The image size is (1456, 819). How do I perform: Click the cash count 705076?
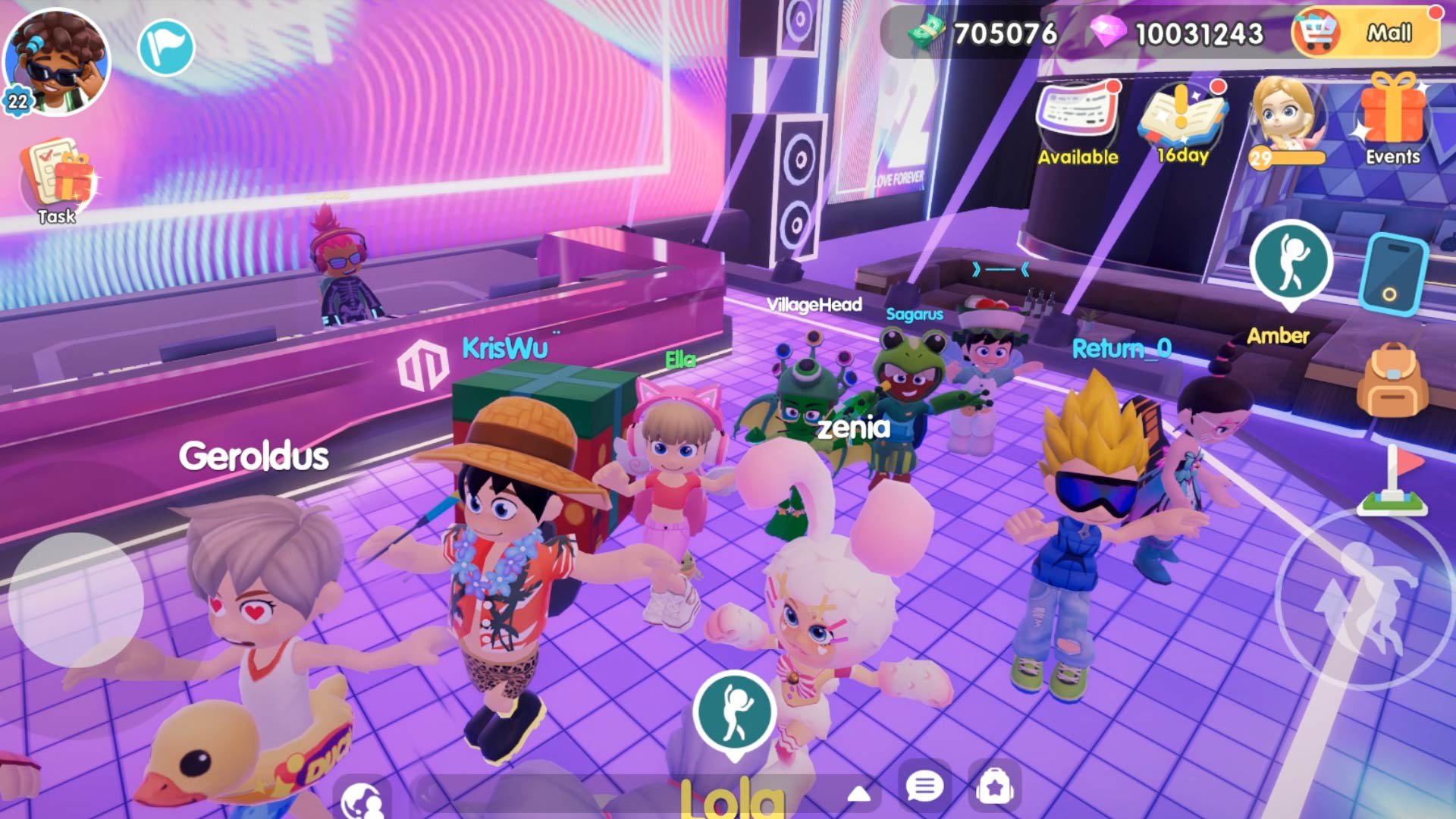tap(1009, 32)
